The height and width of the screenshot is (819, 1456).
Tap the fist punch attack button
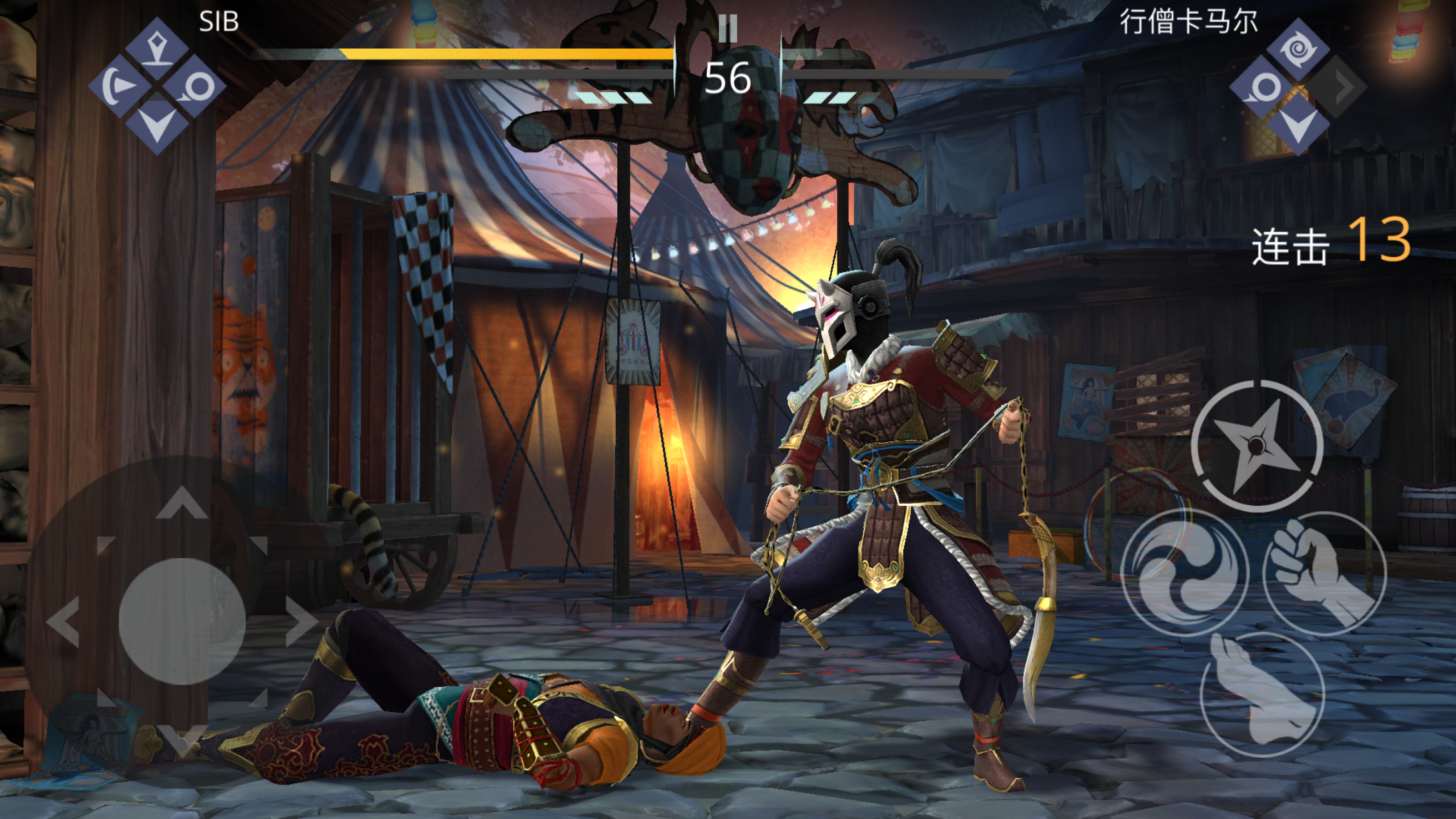(x=1324, y=572)
